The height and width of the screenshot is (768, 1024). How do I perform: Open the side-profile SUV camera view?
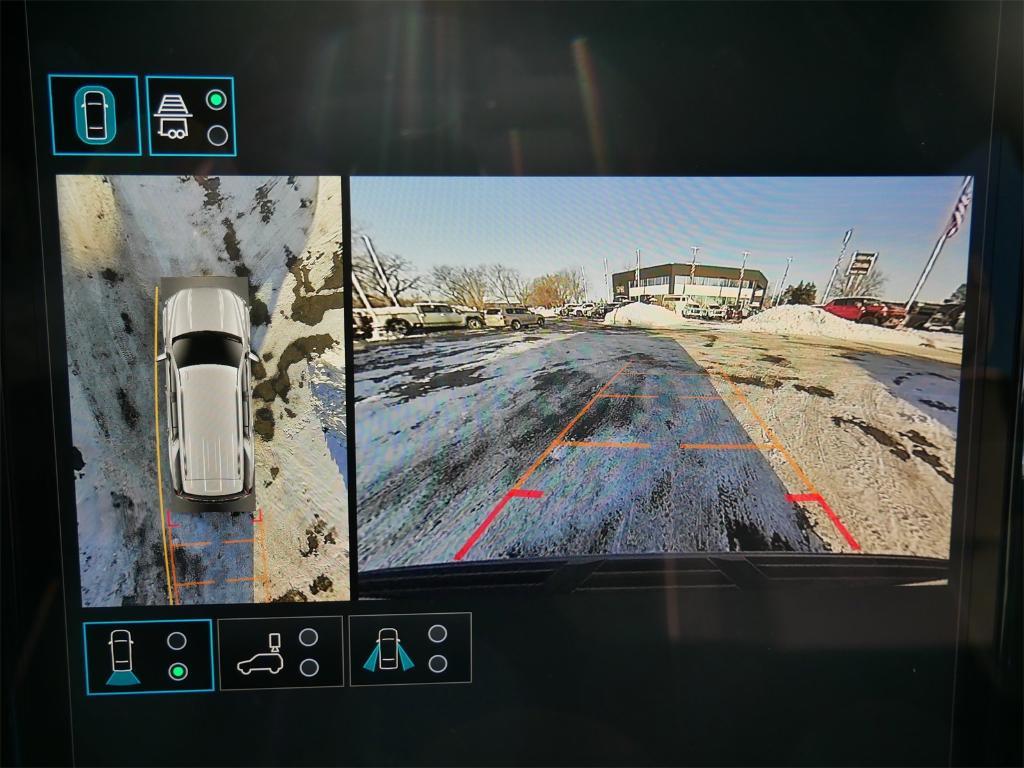(280, 652)
